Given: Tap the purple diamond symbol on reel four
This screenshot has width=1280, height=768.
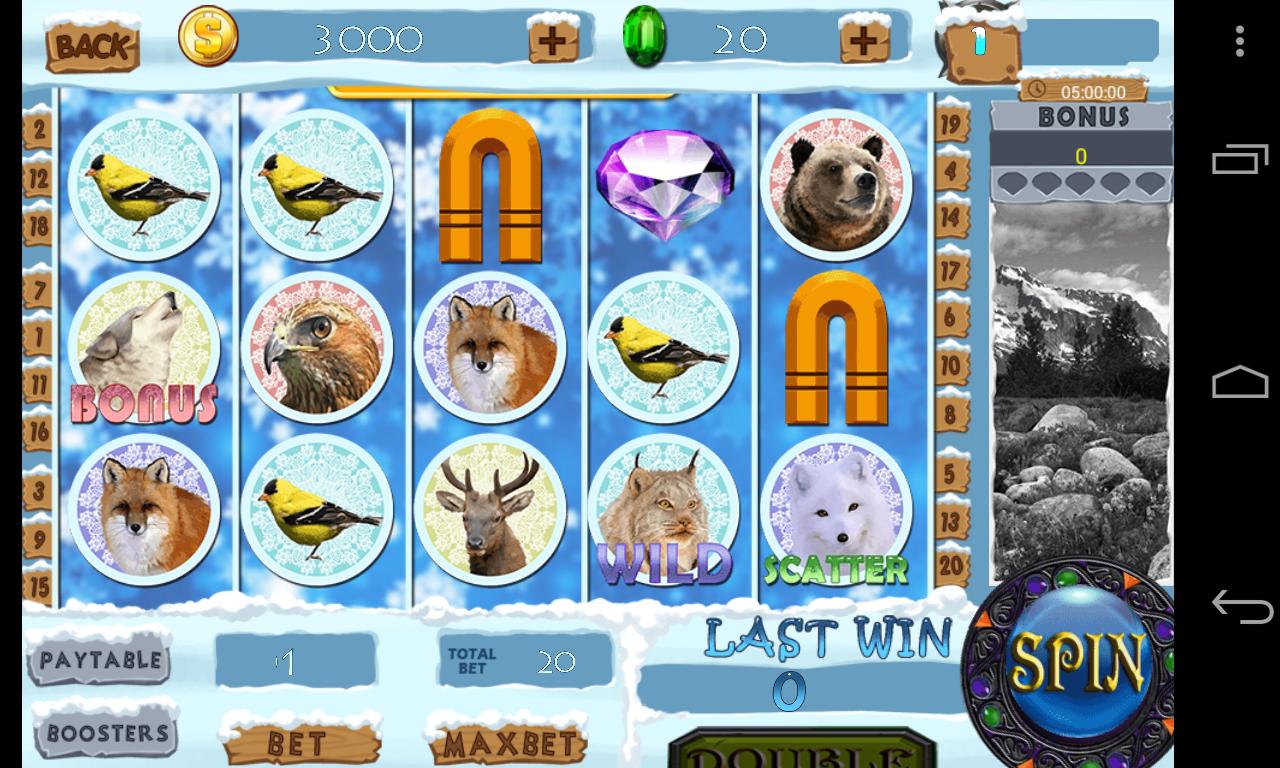Looking at the screenshot, I should [x=664, y=185].
